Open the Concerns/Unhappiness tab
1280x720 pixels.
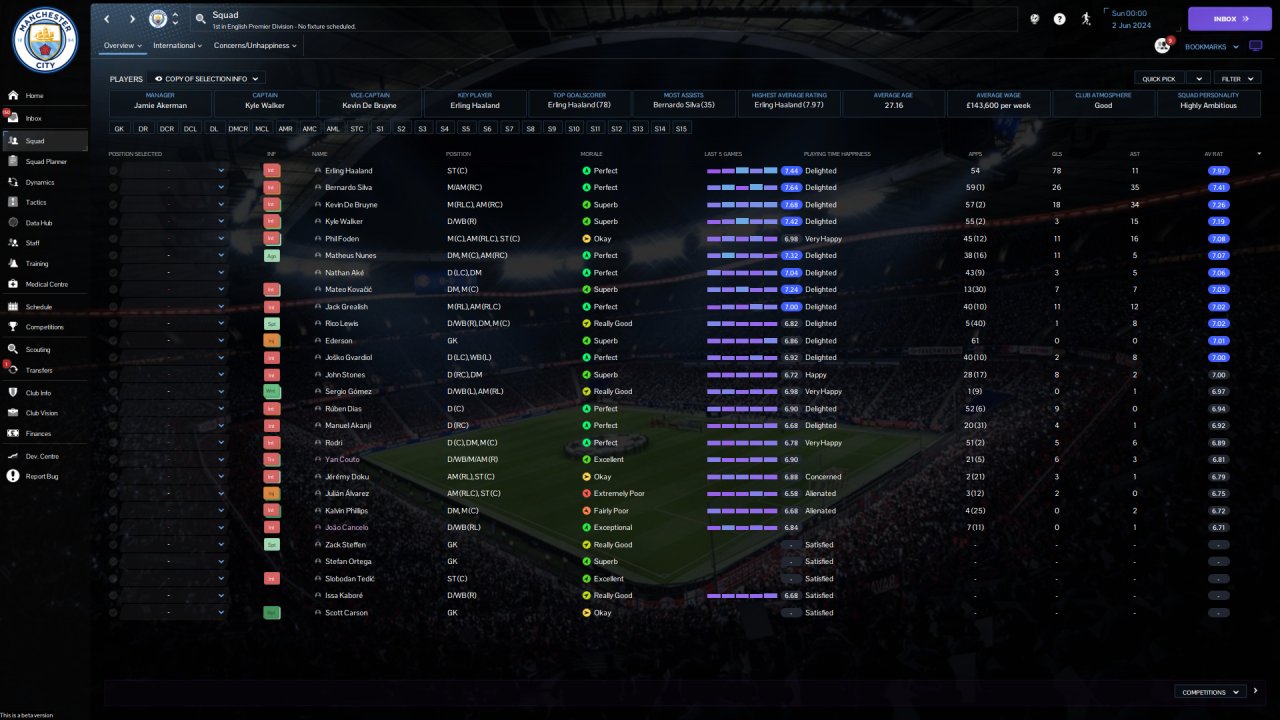[255, 46]
